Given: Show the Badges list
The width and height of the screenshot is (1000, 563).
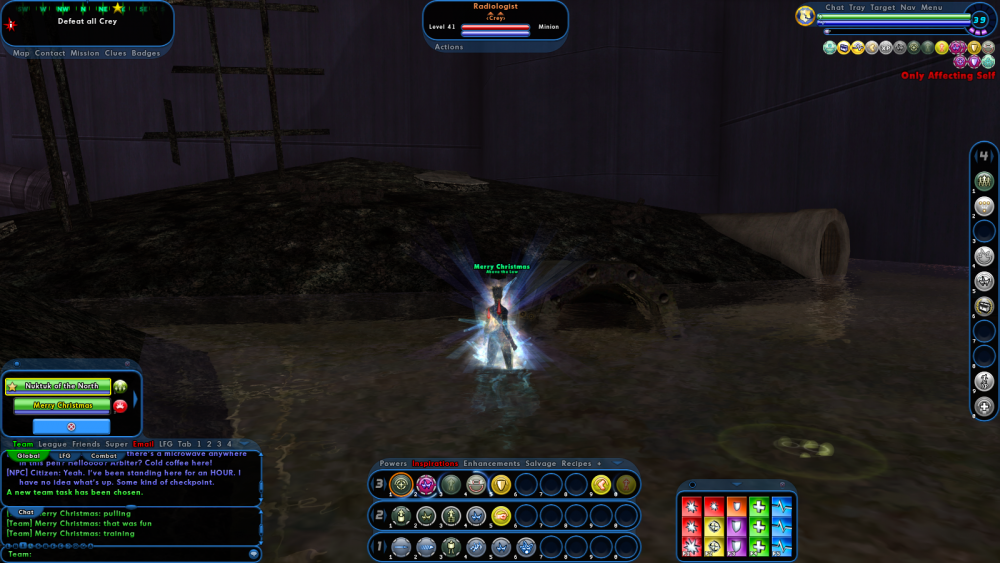Looking at the screenshot, I should coord(145,53).
